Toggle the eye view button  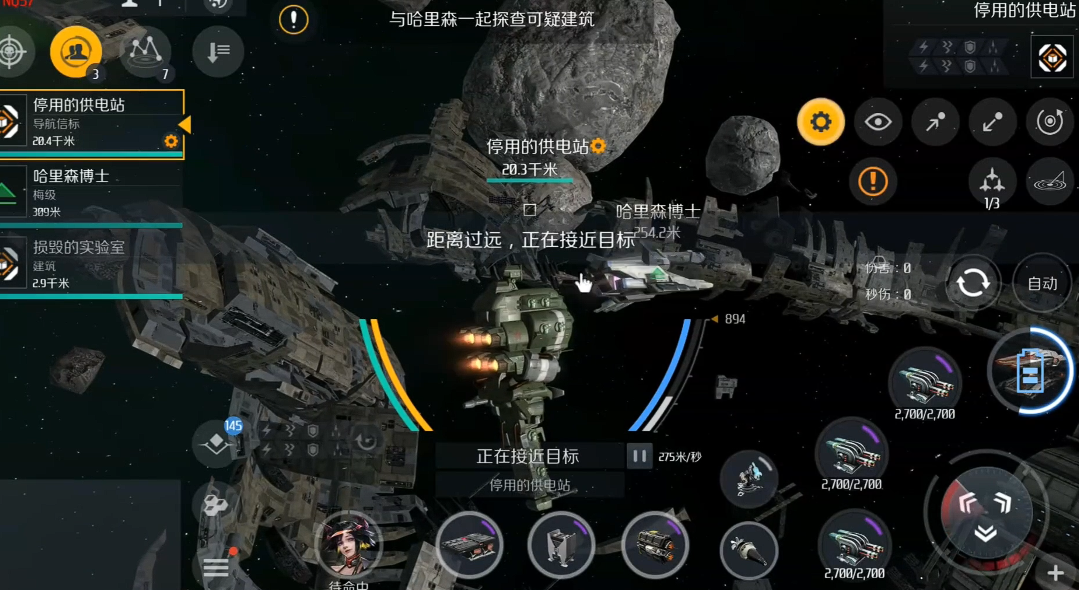pos(878,123)
